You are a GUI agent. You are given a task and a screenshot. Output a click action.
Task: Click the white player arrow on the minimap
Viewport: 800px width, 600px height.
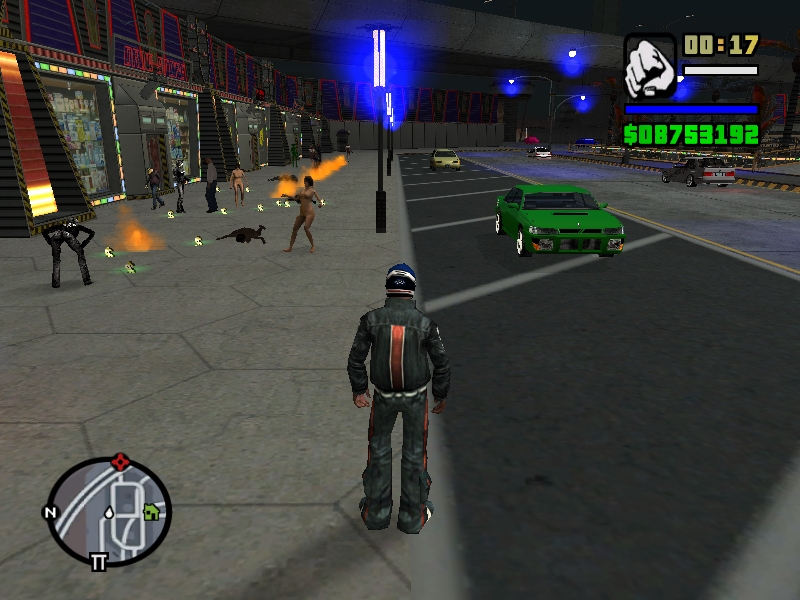108,512
